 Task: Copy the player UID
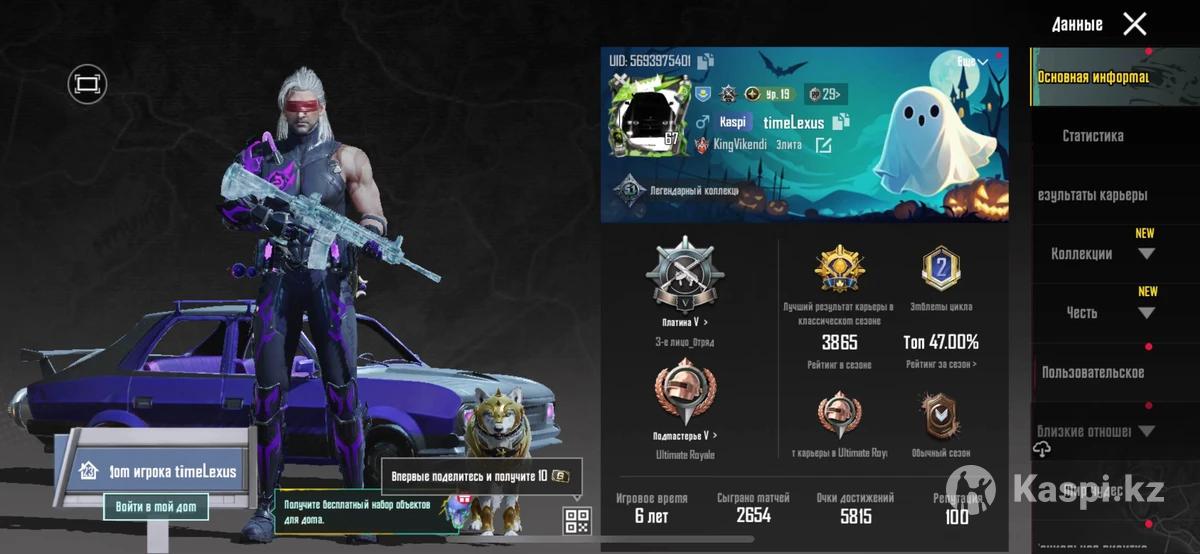click(x=706, y=61)
